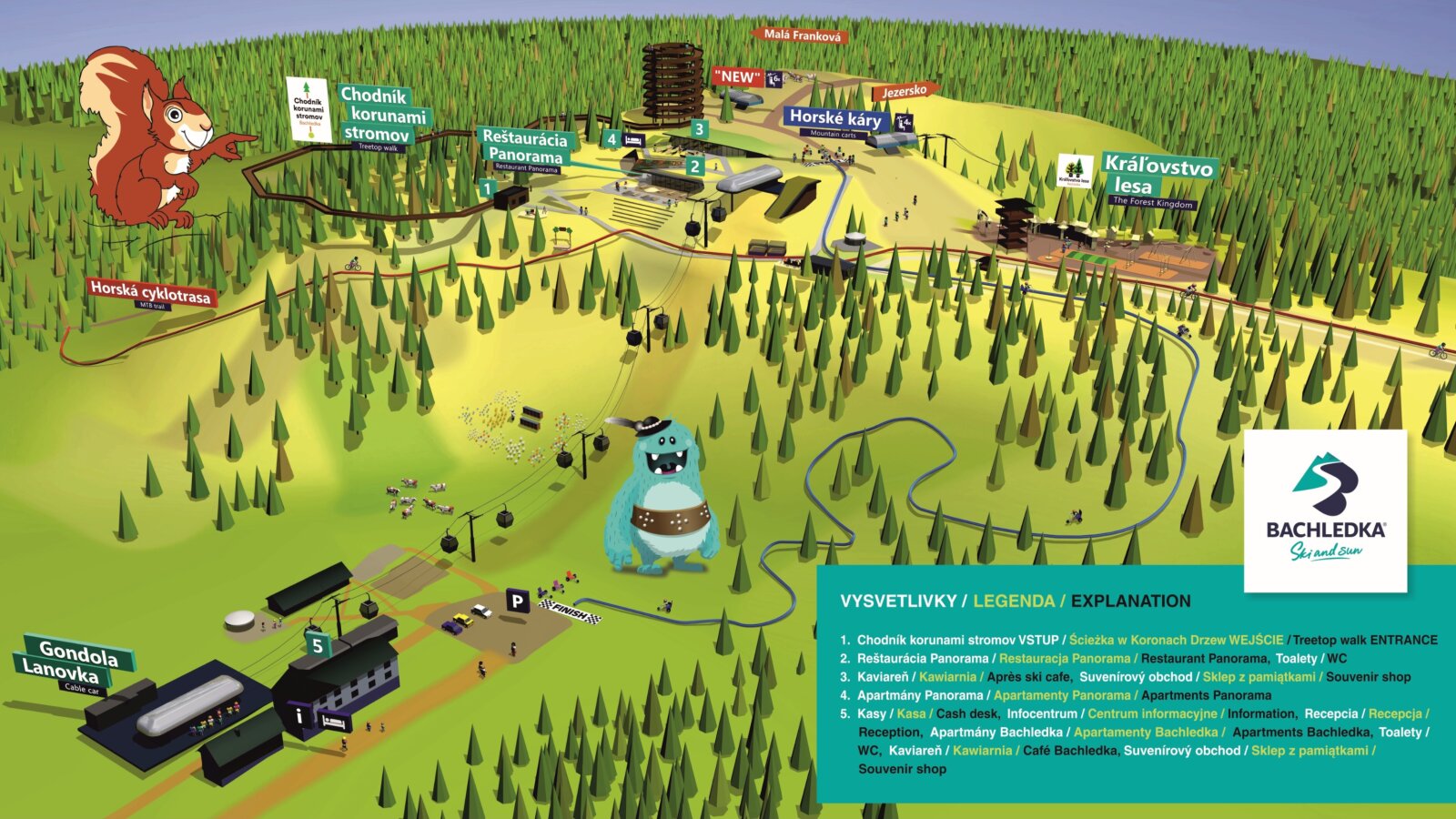Click the red NEW marker
This screenshot has width=1456, height=819.
(737, 77)
